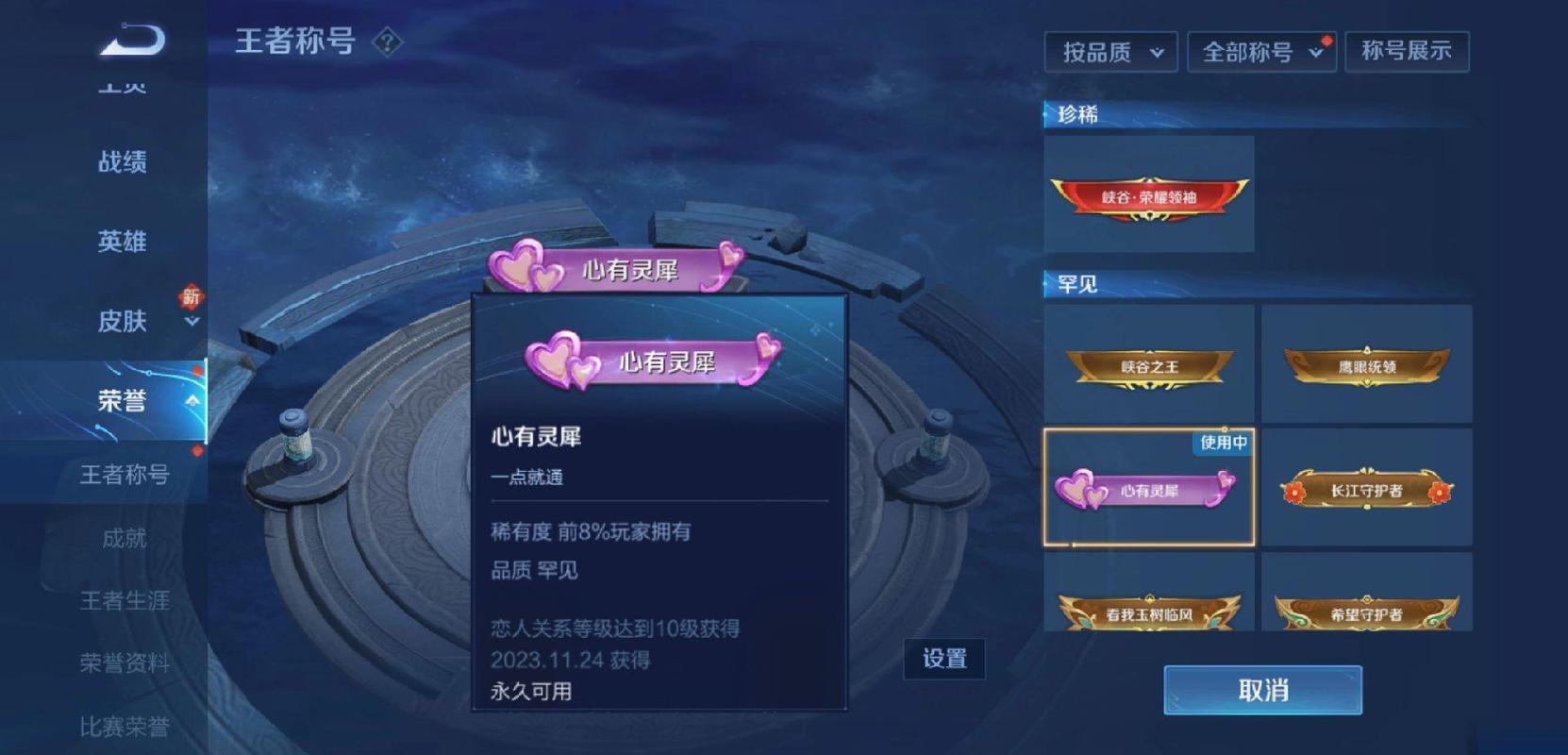This screenshot has width=1568, height=755.
Task: Open the 按品质 sorting dropdown
Action: point(1110,52)
